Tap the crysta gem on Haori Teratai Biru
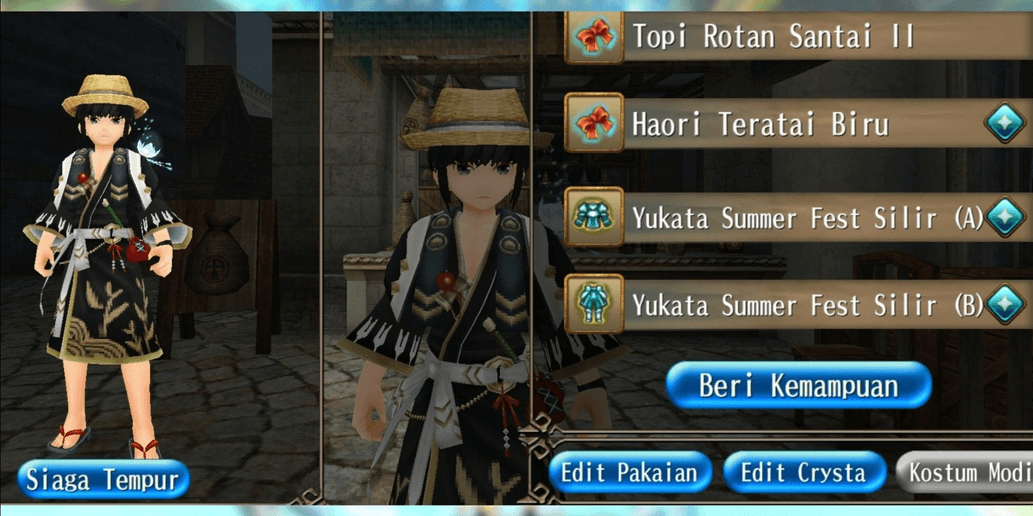Viewport: 1033px width, 516px height. coord(1003,125)
